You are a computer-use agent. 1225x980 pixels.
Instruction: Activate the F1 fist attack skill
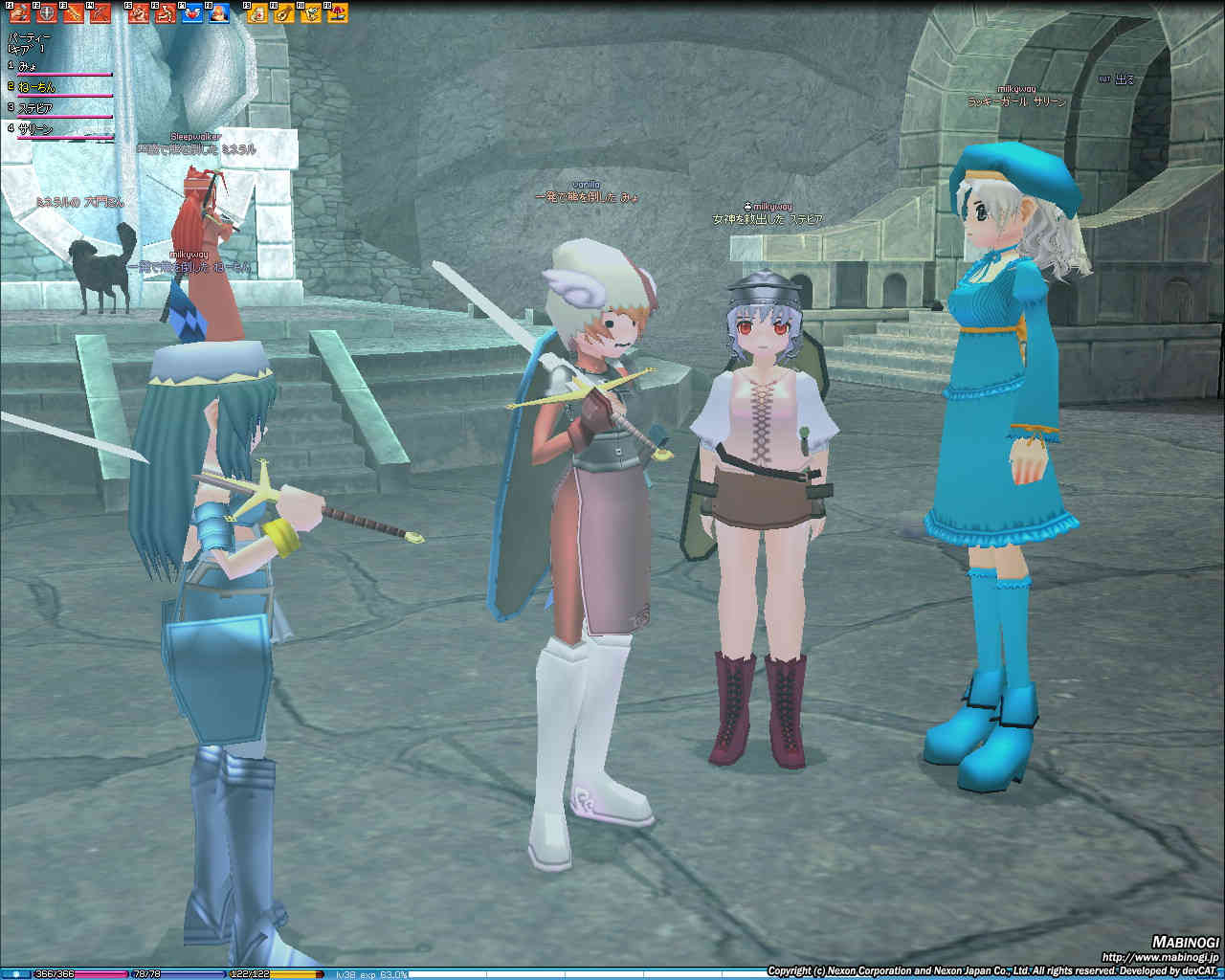[21, 13]
